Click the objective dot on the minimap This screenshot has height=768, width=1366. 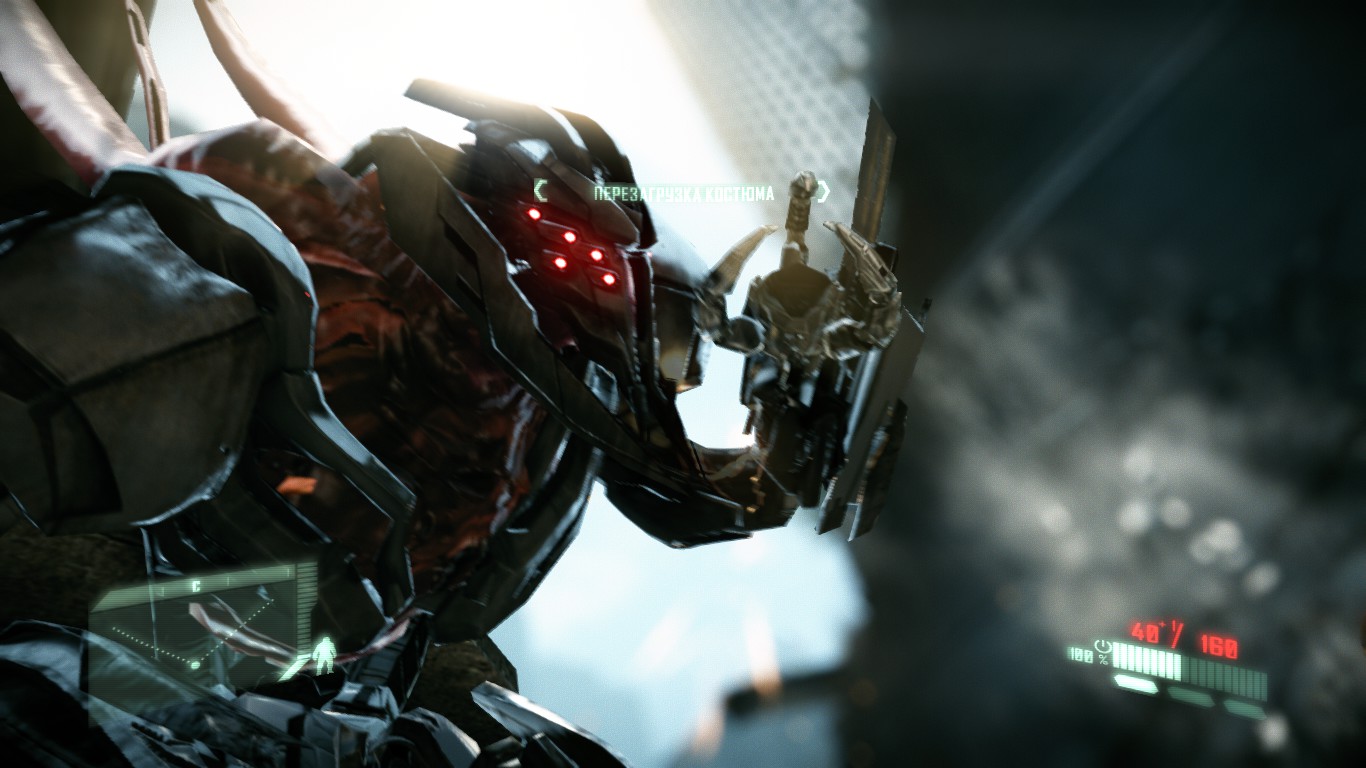pyautogui.click(x=195, y=664)
